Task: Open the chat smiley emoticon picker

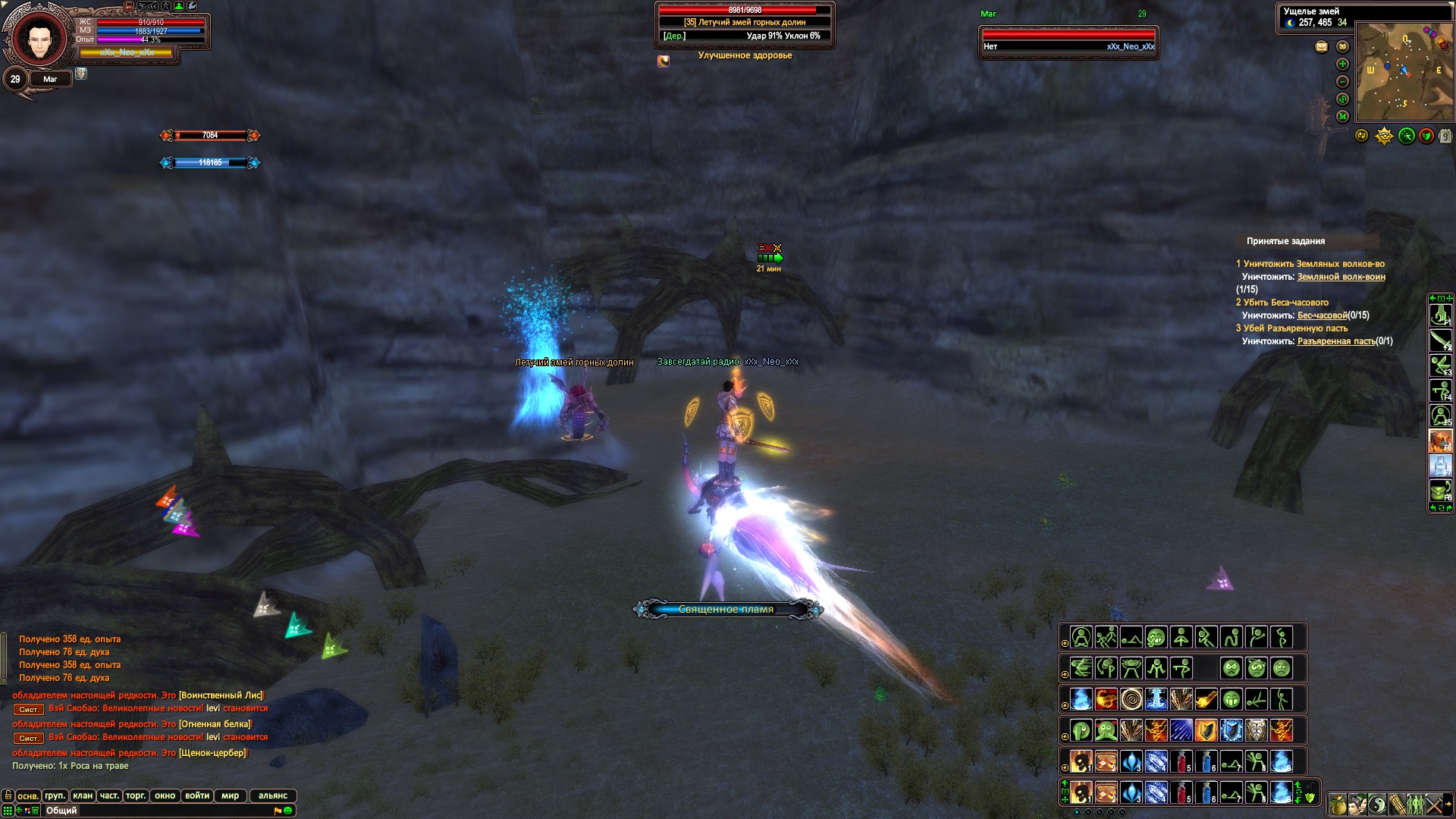Action: point(288,811)
